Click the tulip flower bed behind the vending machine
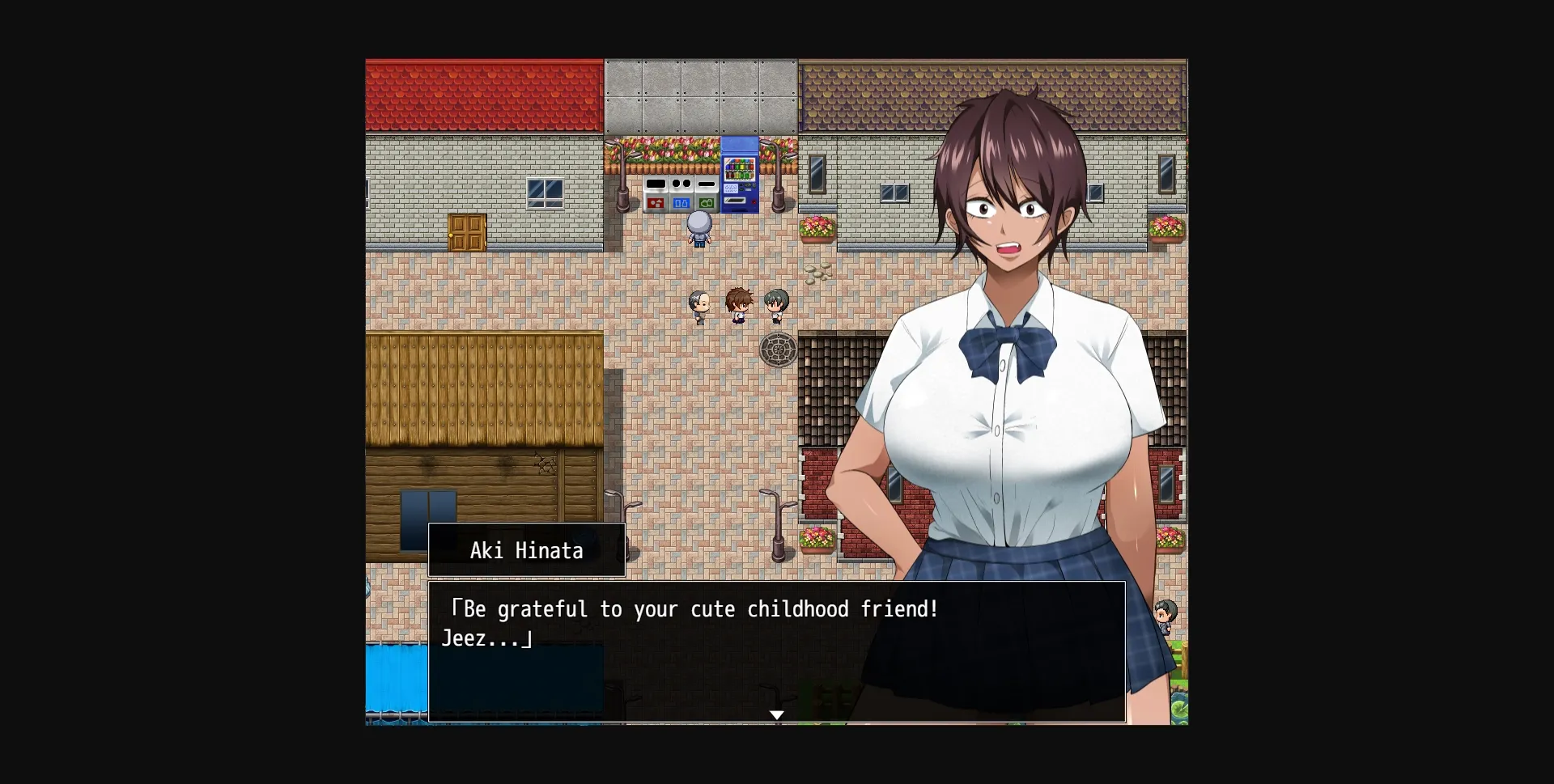Viewport: 1554px width, 784px height. 669,150
